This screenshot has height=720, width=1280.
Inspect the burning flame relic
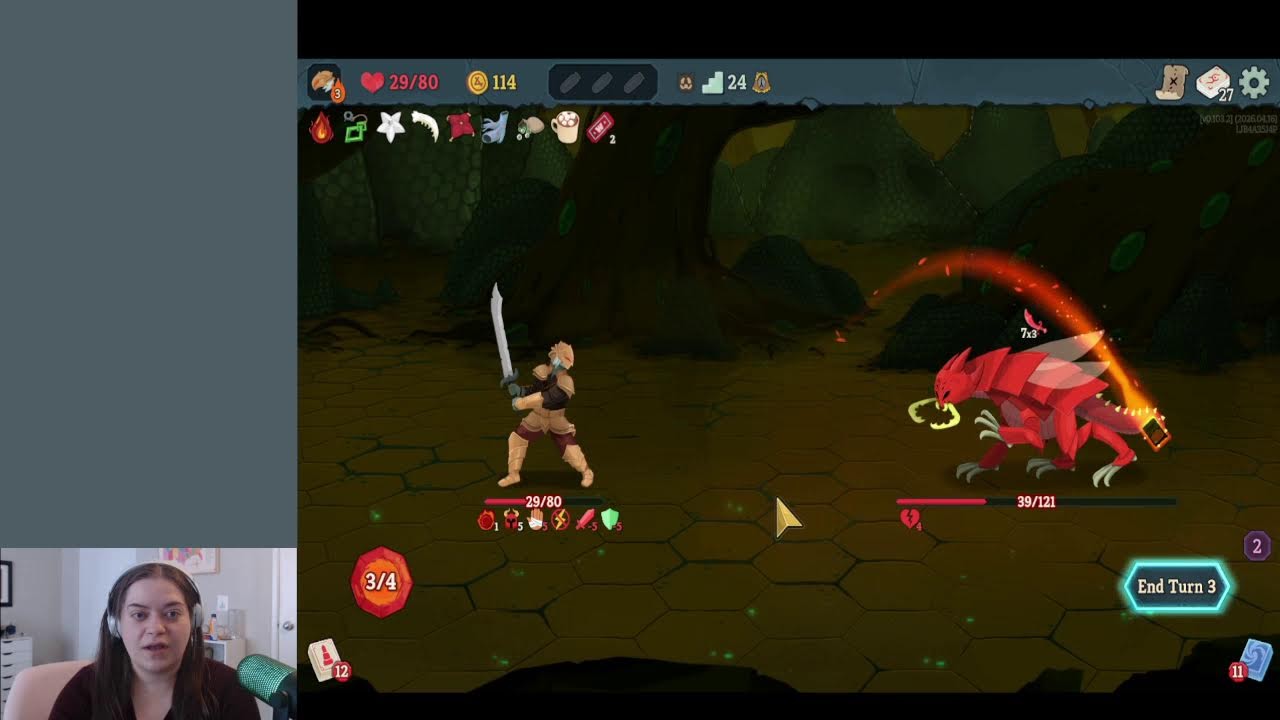pyautogui.click(x=321, y=127)
